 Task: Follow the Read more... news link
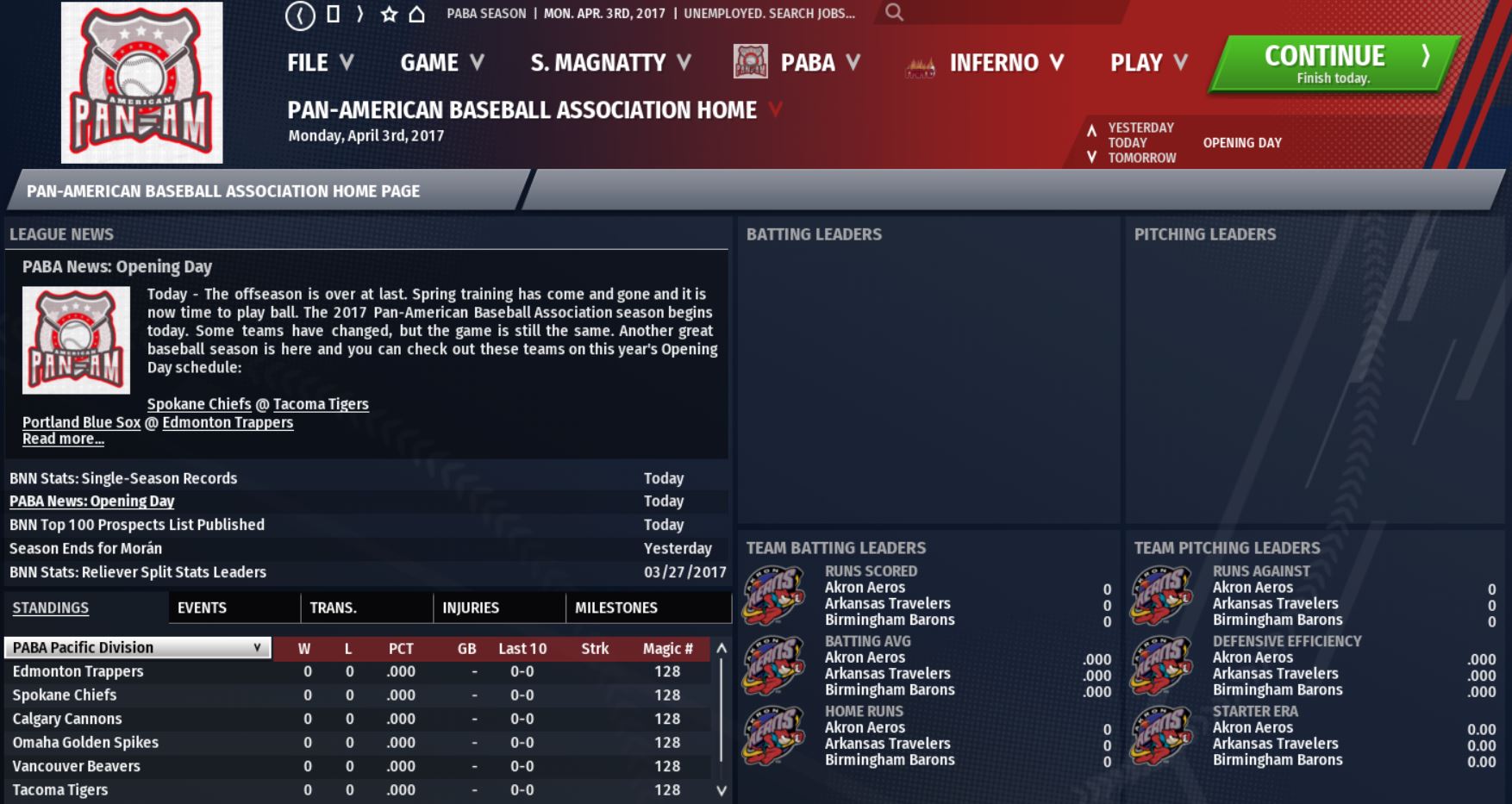coord(63,439)
